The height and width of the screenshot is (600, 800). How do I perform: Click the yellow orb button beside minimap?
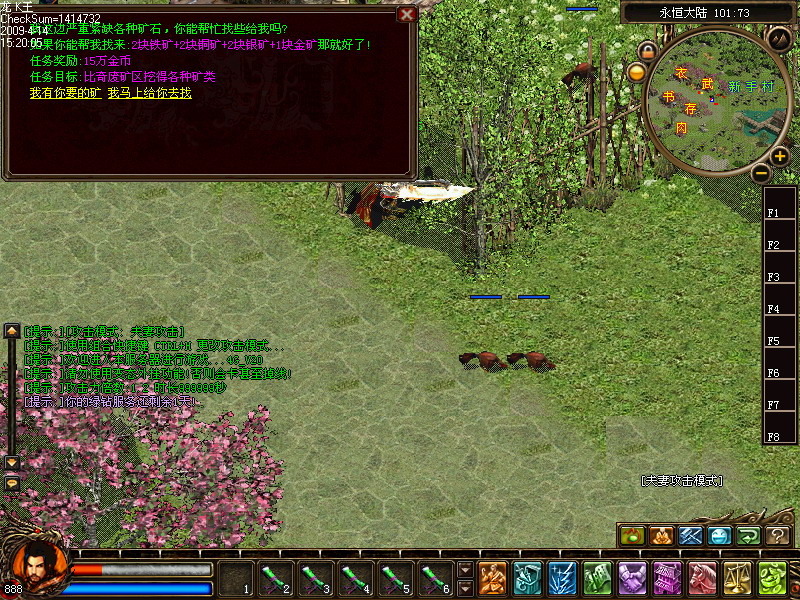(x=636, y=72)
